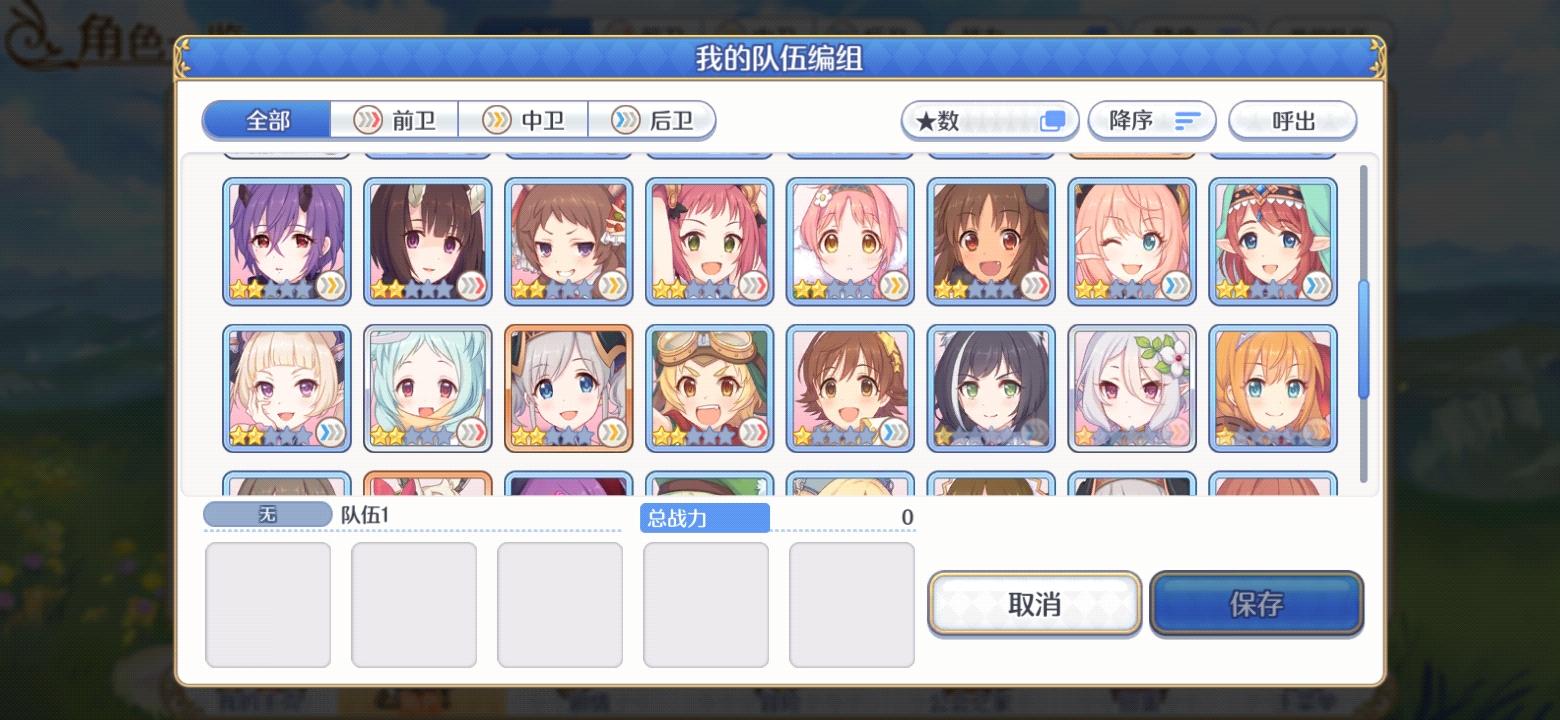This screenshot has height=720, width=1560.
Task: Tap the sort-lines icon next to 降序
Action: click(1186, 120)
